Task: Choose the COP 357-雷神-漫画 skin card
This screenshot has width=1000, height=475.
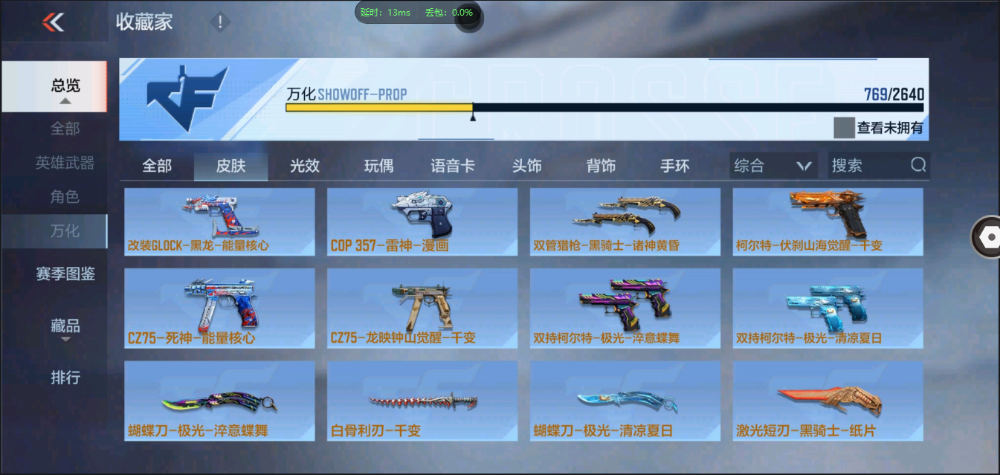Action: (424, 222)
